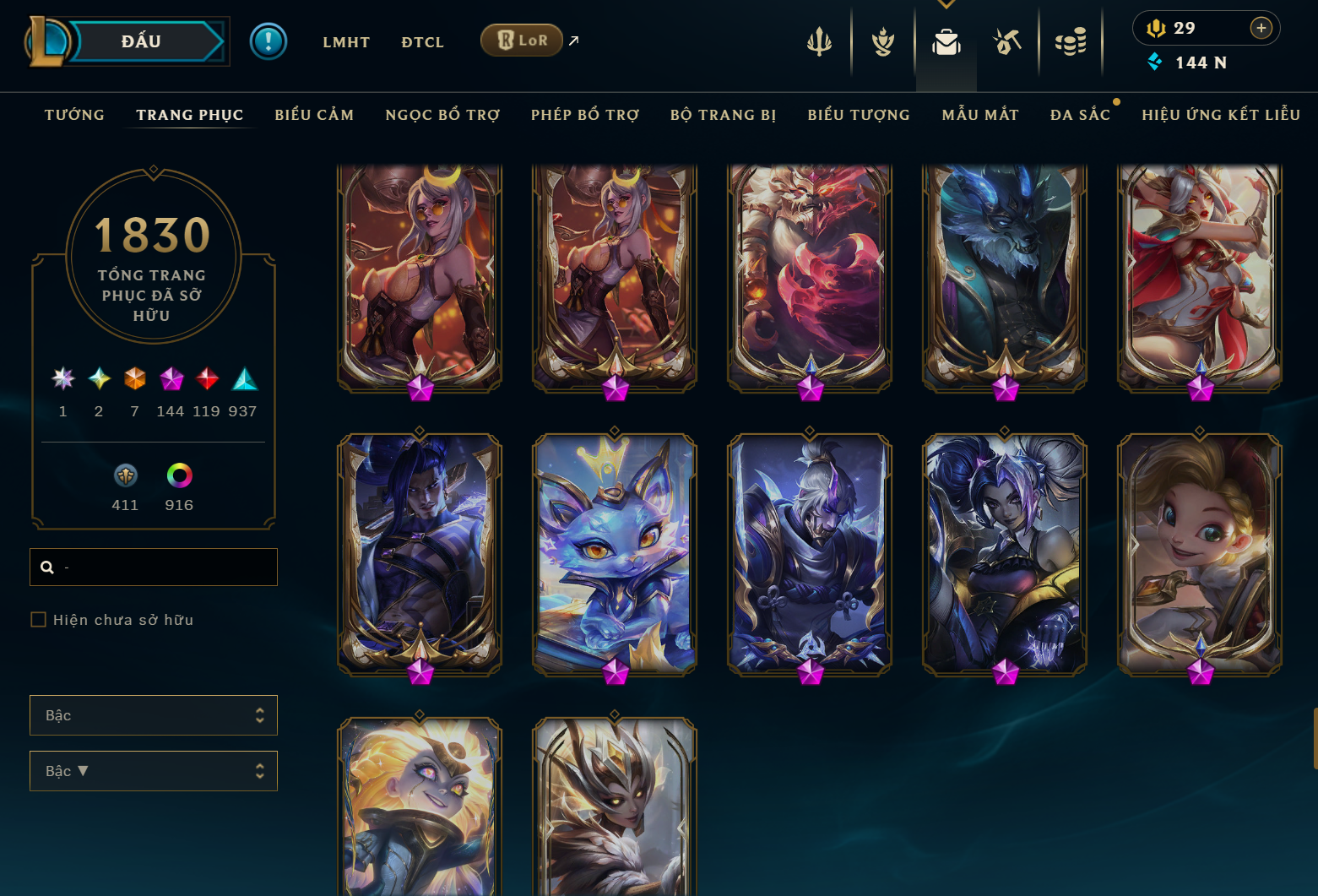
Task: Click the Clash trident icon
Action: click(x=818, y=41)
